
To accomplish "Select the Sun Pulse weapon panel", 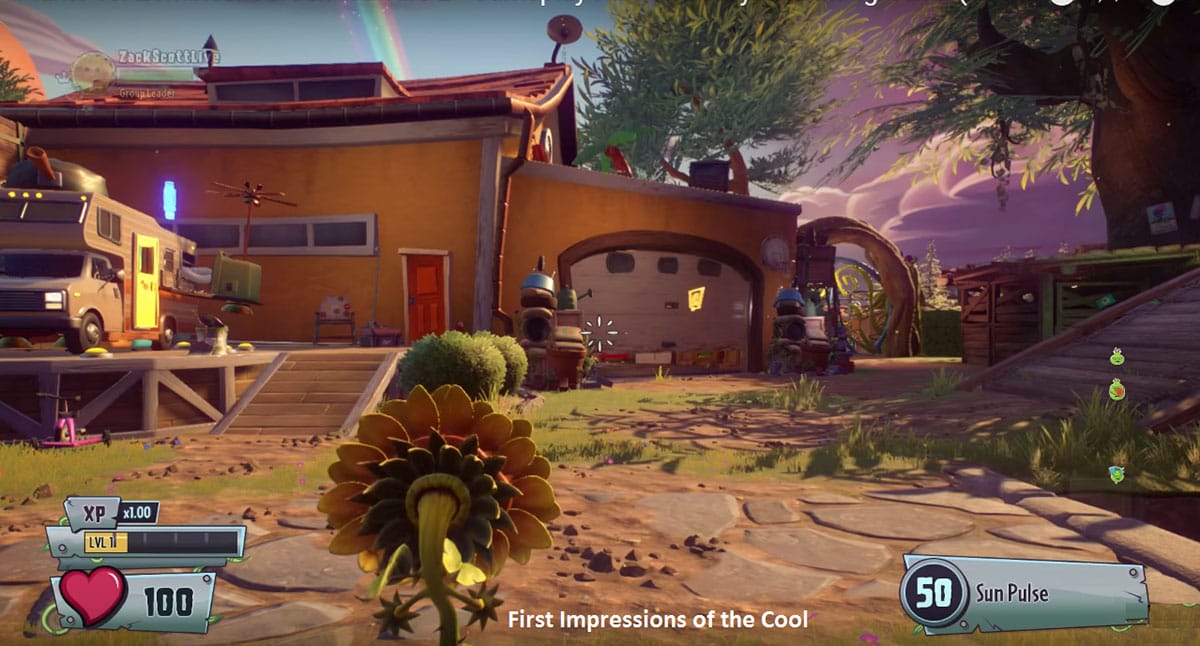I will click(1024, 593).
